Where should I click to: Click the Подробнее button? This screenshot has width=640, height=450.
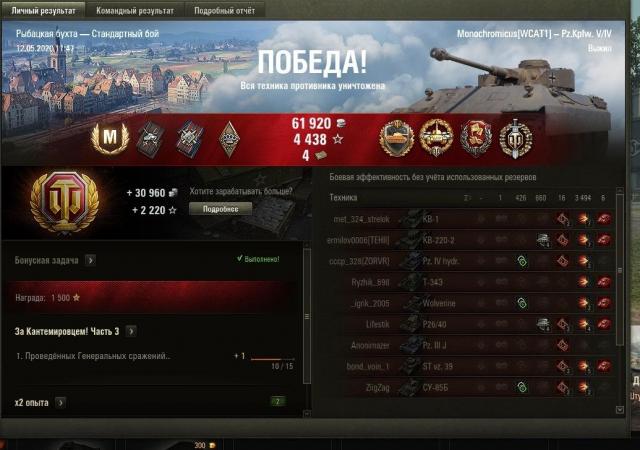click(x=221, y=209)
